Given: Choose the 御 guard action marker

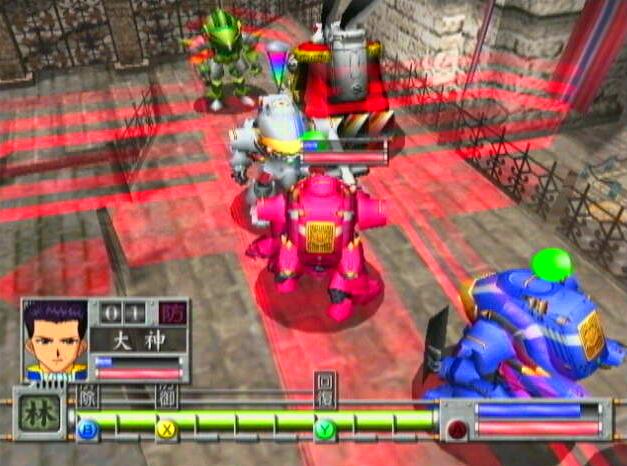Looking at the screenshot, I should 167,394.
